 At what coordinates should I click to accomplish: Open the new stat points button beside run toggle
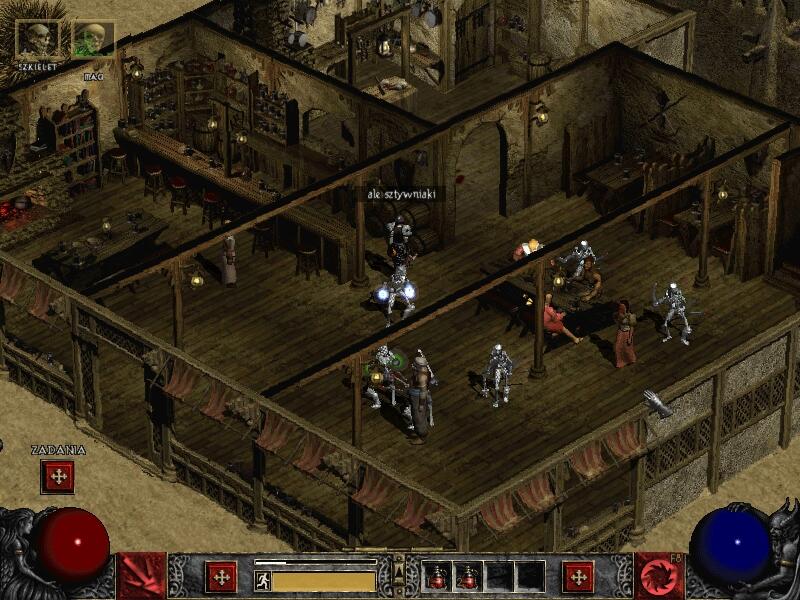(220, 577)
